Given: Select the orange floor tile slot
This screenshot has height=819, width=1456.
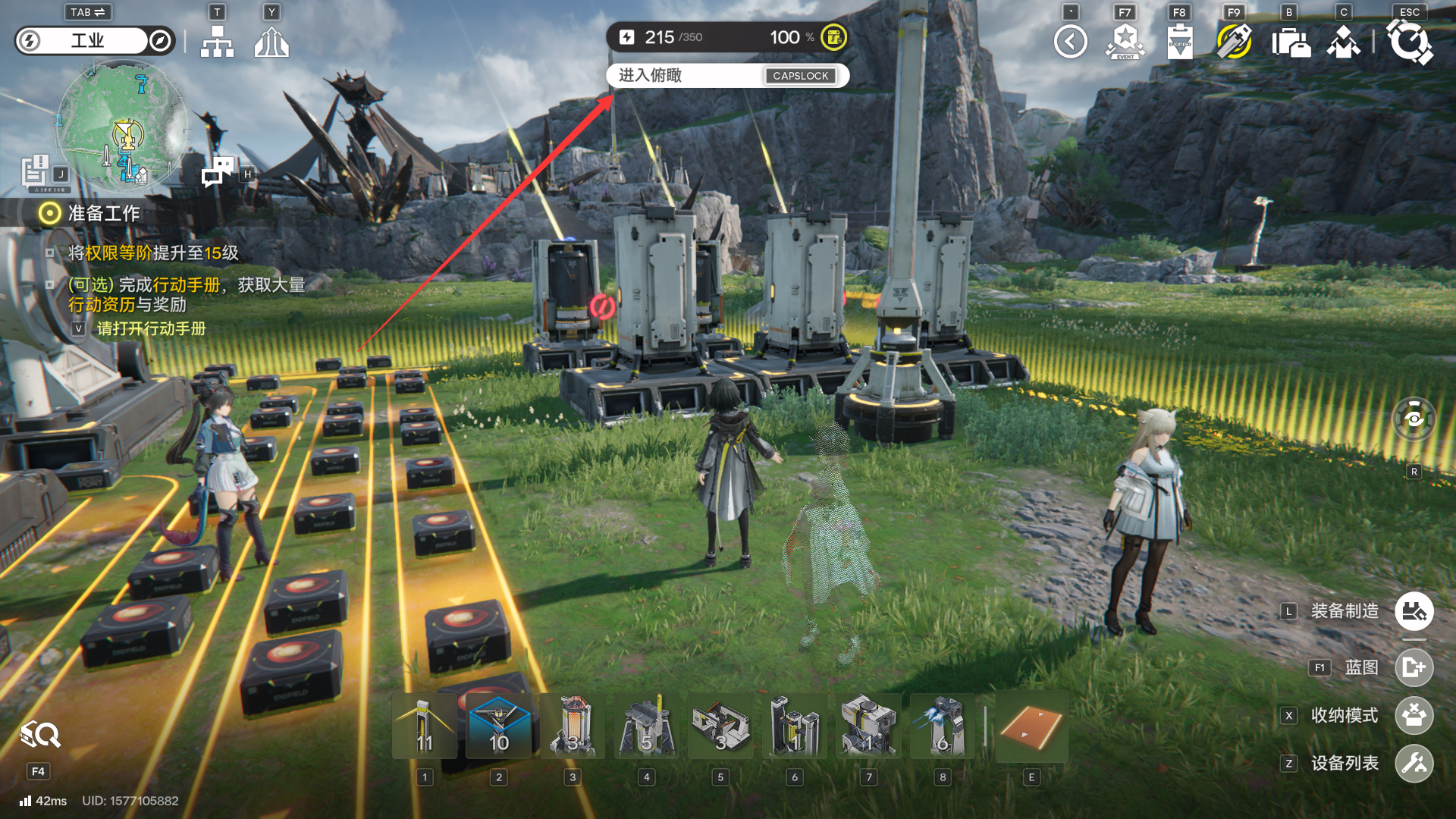Looking at the screenshot, I should tap(1031, 726).
